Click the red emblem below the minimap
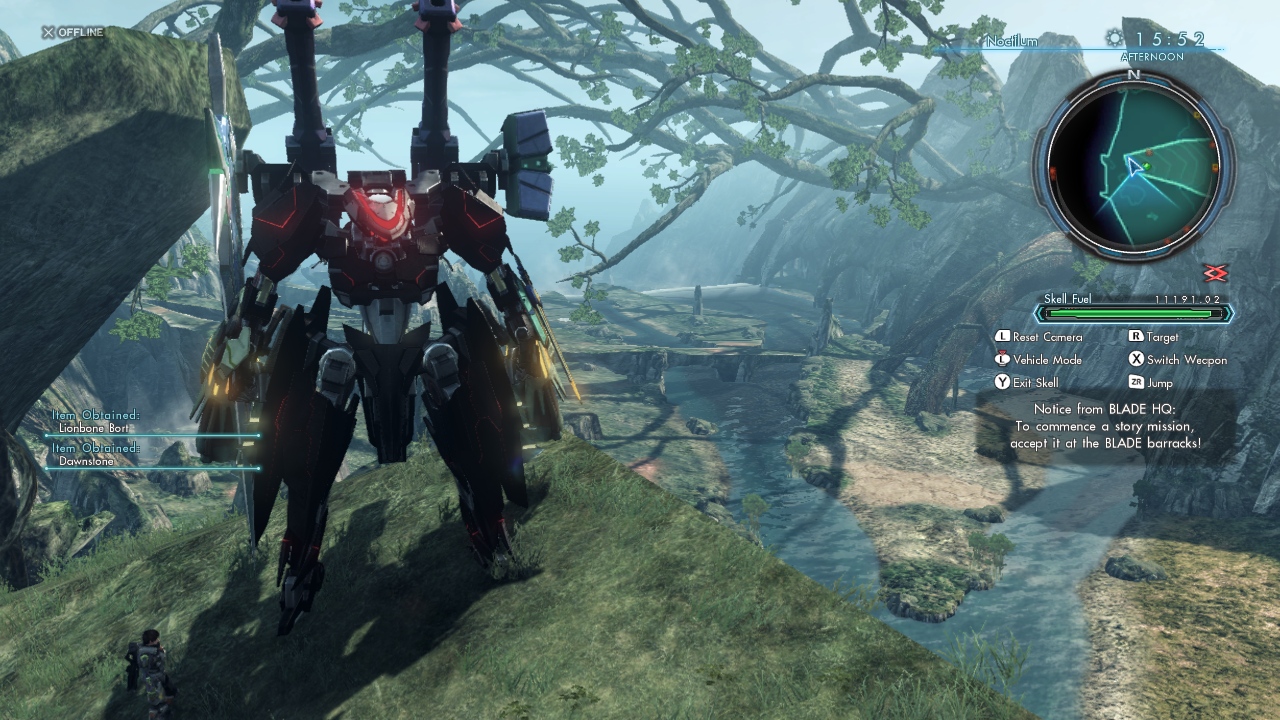 [x=1215, y=273]
